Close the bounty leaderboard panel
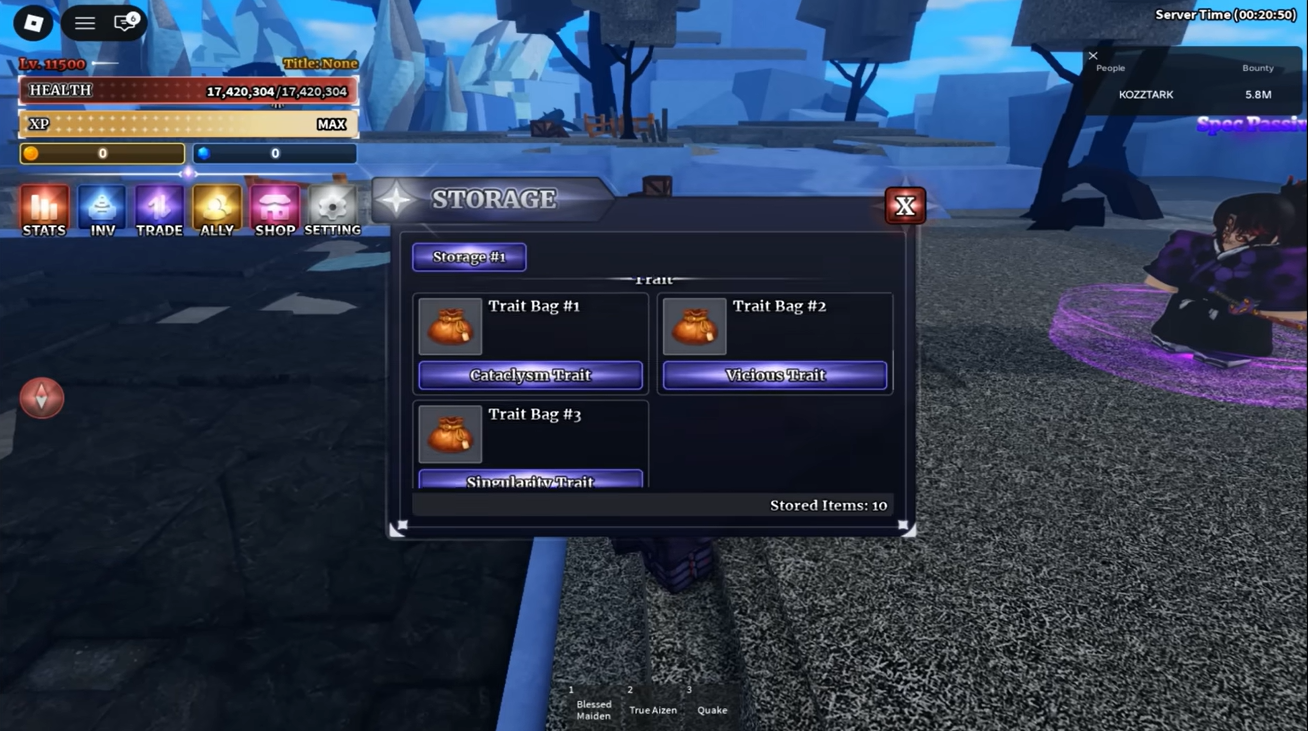This screenshot has height=731, width=1308. click(1093, 56)
